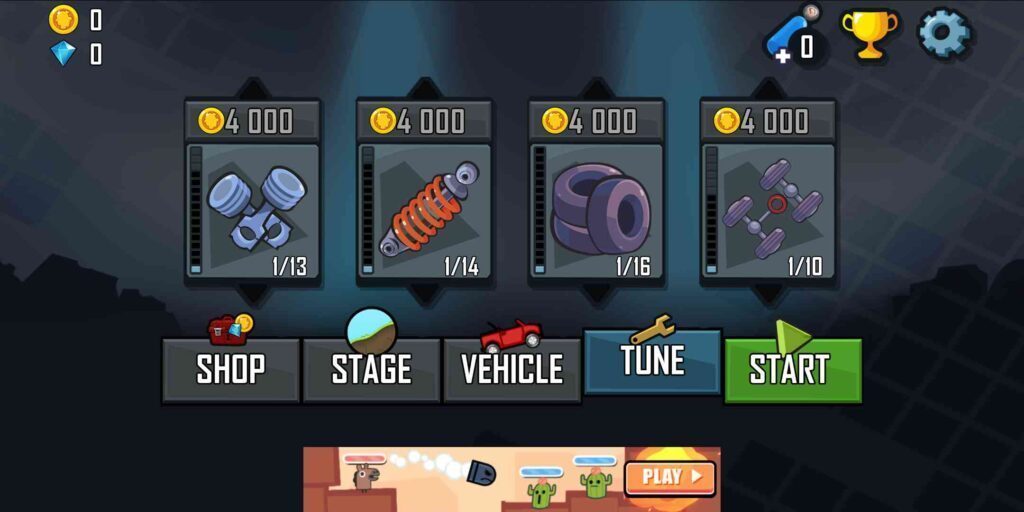Image resolution: width=1024 pixels, height=512 pixels.
Task: Hit the green START button
Action: click(x=792, y=369)
